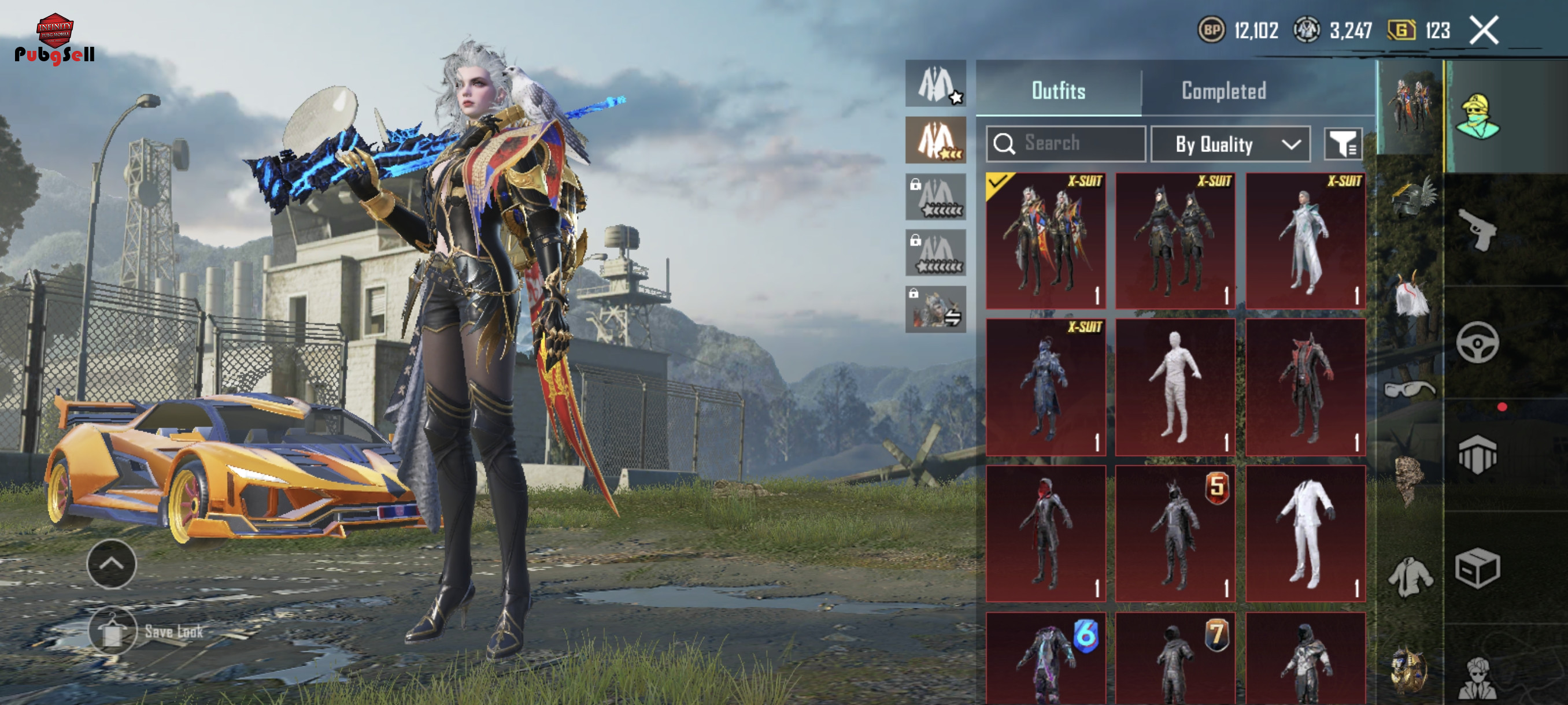The image size is (1568, 705).
Task: Select the white mummy outfit
Action: [1175, 387]
